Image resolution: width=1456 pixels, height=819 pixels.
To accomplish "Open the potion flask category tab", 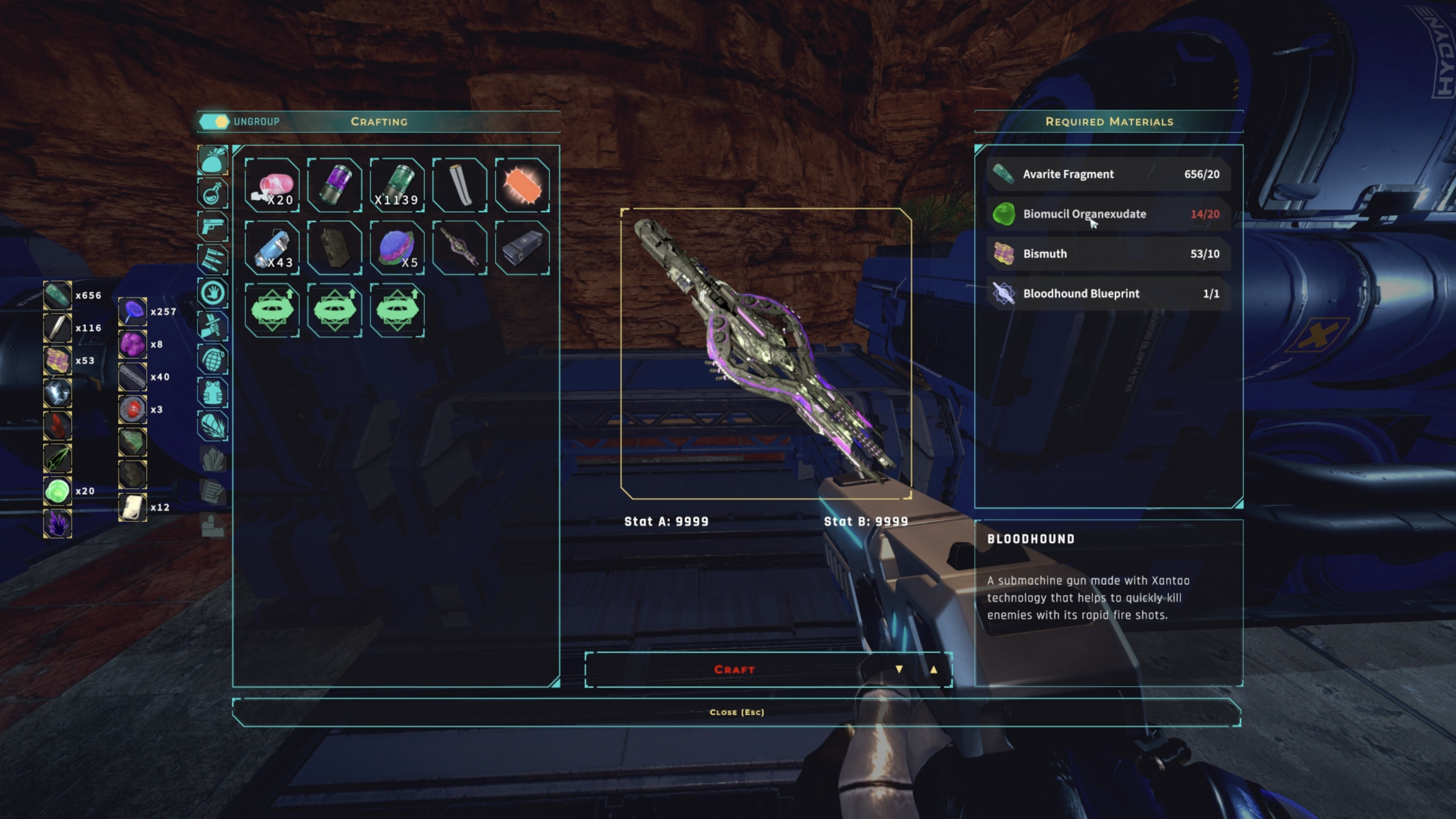I will point(212,194).
